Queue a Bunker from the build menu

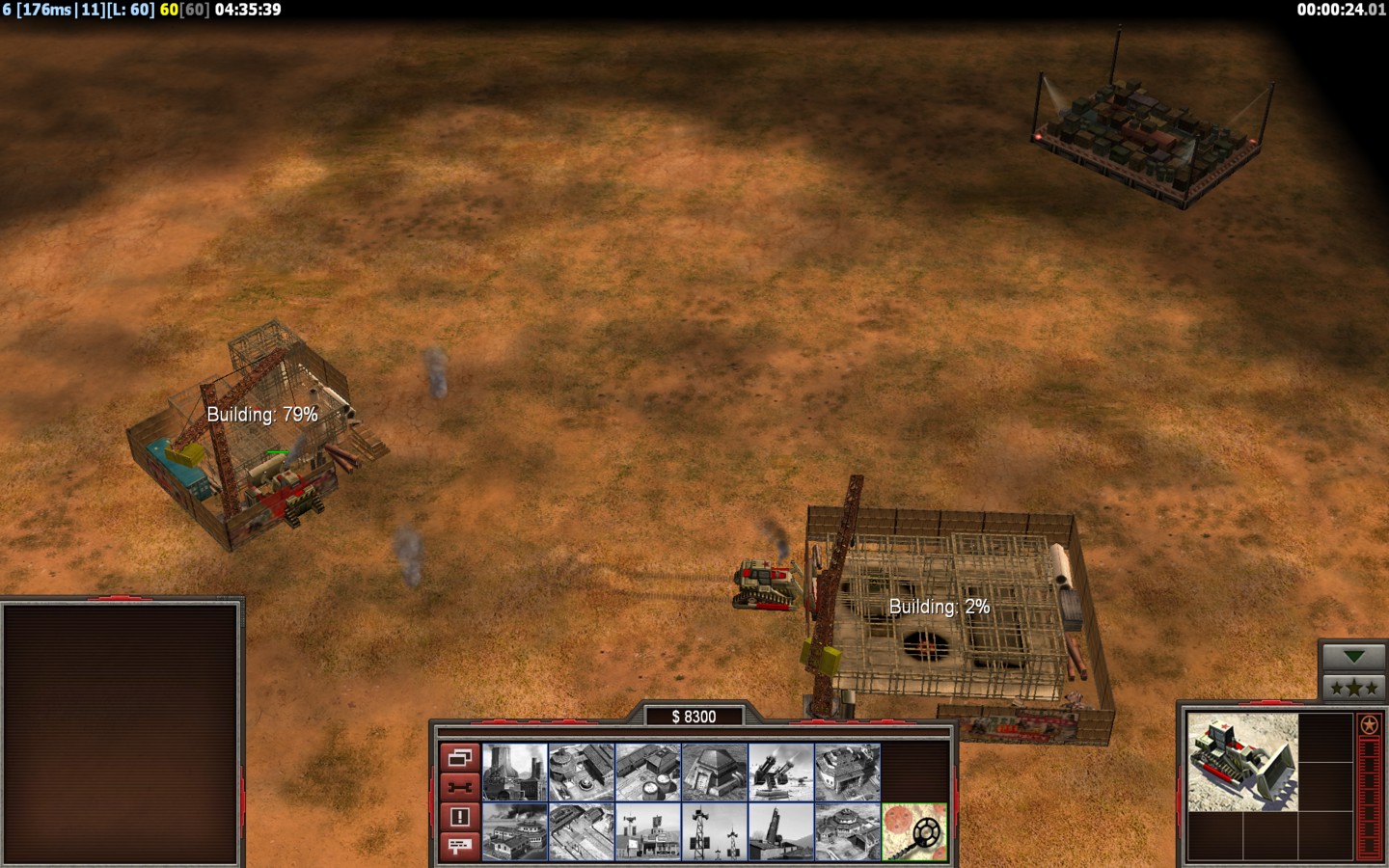point(715,772)
